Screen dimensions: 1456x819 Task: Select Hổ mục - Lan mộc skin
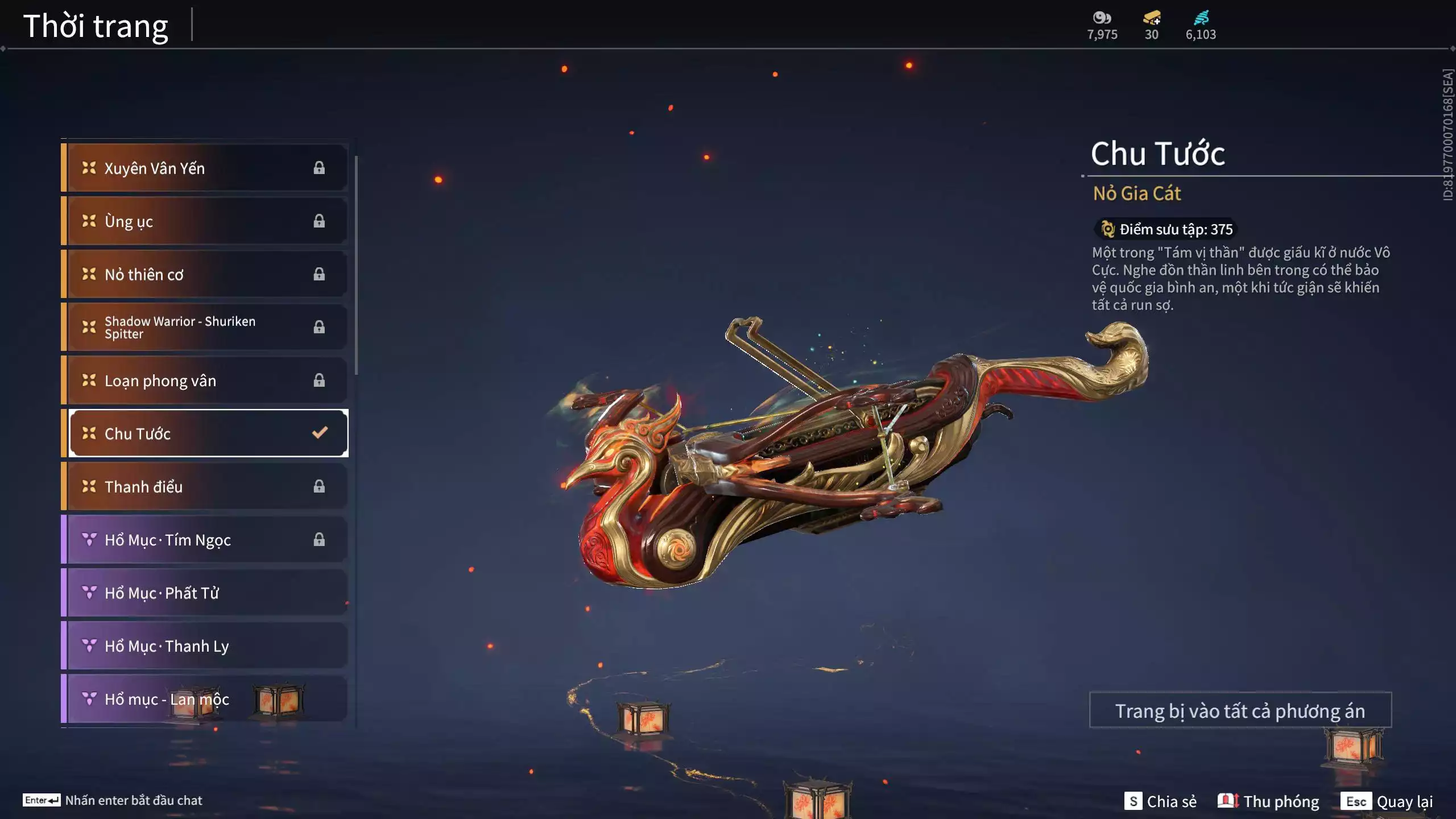coord(205,699)
